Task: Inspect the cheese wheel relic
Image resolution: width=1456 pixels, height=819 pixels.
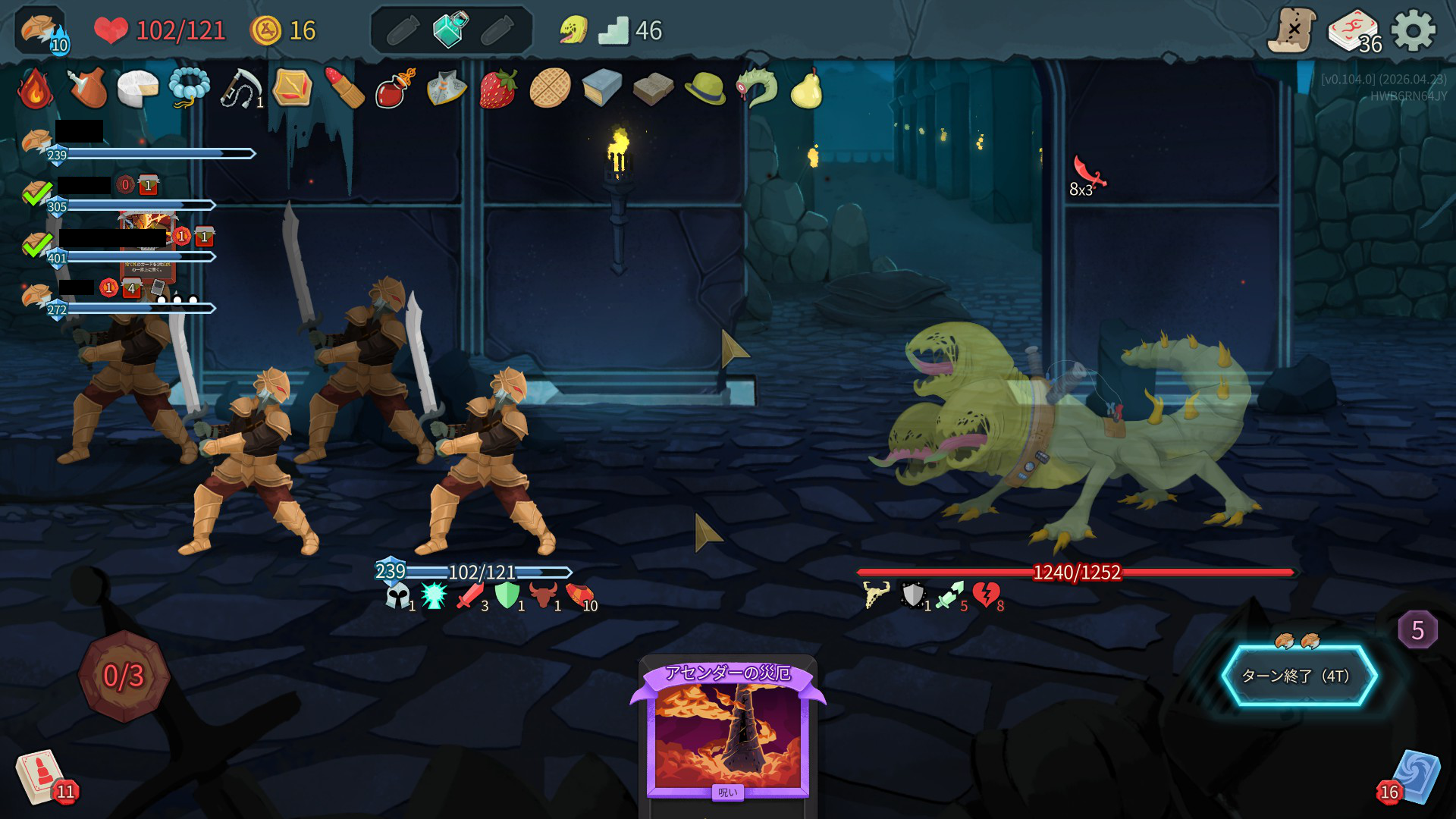Action: tap(137, 89)
